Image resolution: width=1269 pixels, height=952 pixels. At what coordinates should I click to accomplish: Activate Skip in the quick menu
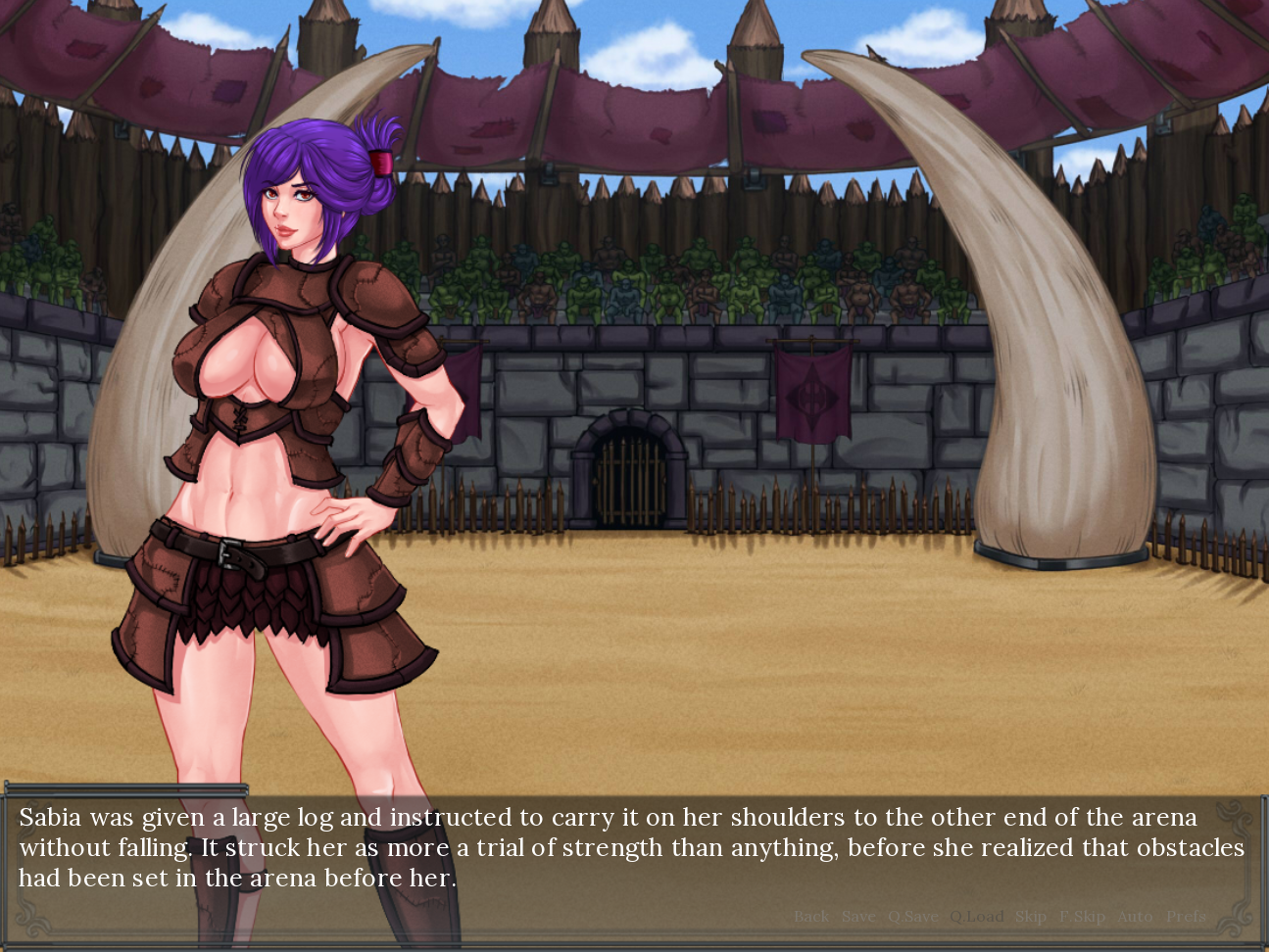click(1030, 917)
